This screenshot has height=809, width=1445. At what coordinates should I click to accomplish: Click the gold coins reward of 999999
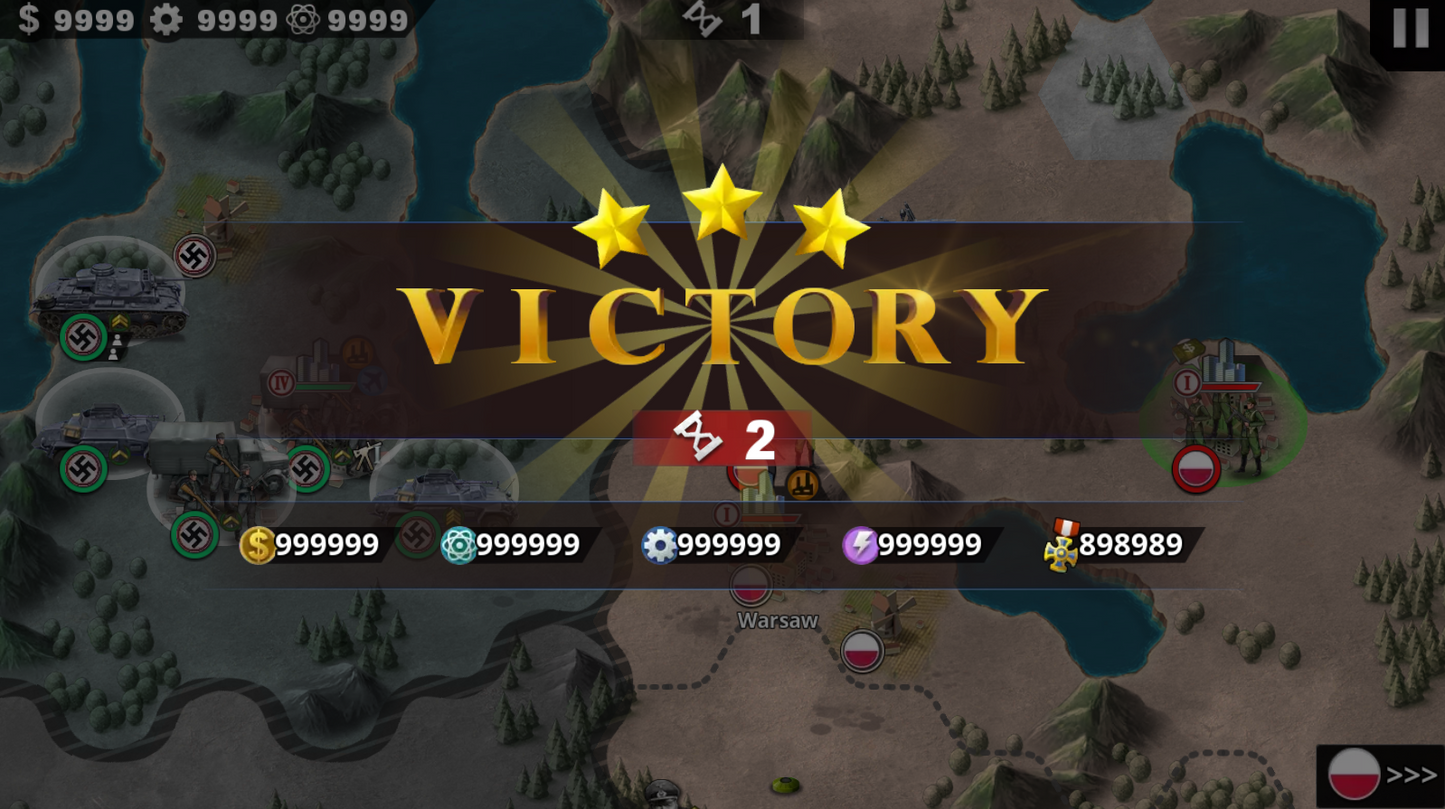[x=310, y=545]
